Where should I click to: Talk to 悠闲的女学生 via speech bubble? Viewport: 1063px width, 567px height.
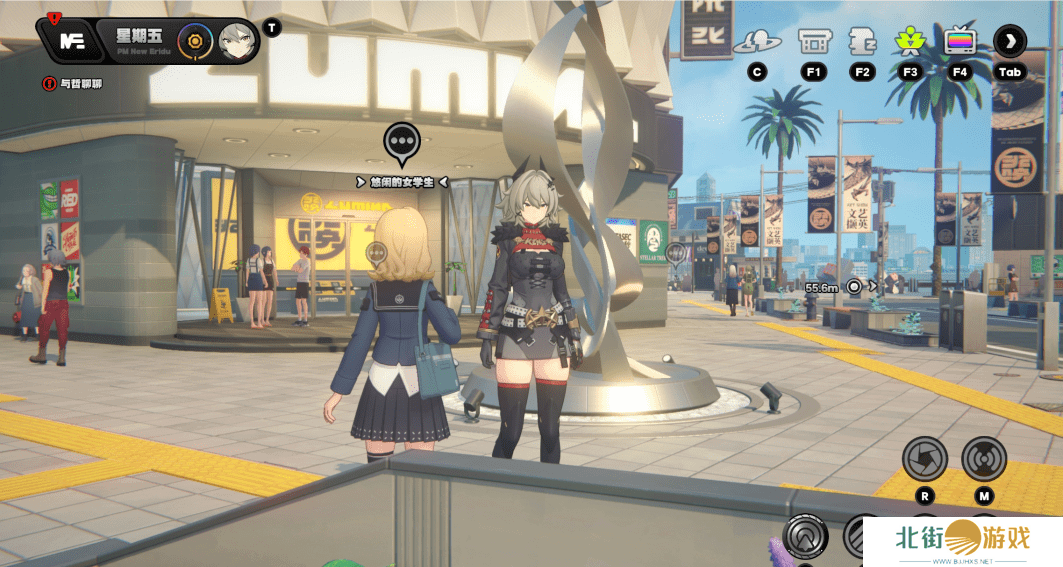click(x=401, y=144)
